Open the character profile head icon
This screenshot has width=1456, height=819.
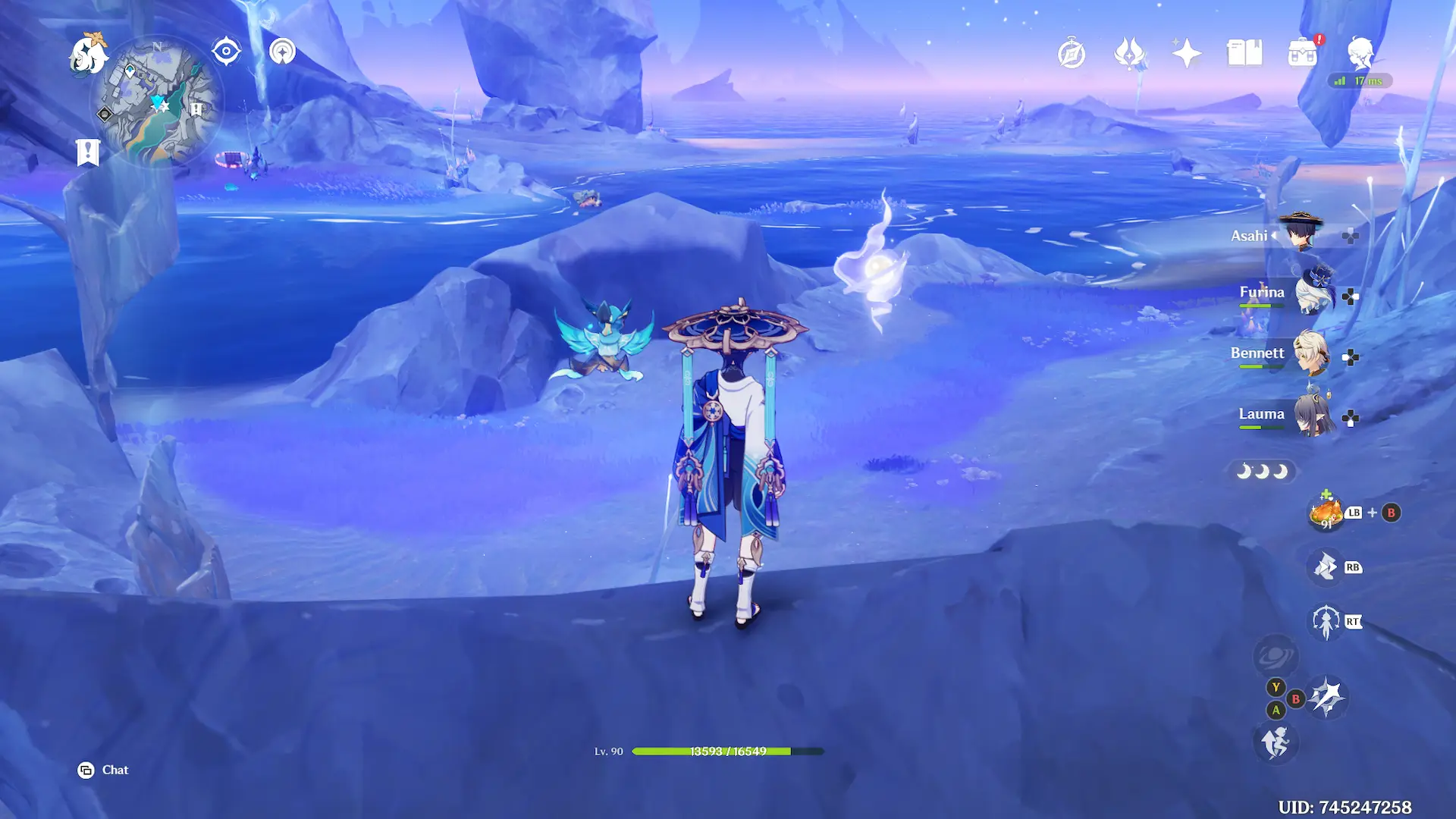[1360, 53]
